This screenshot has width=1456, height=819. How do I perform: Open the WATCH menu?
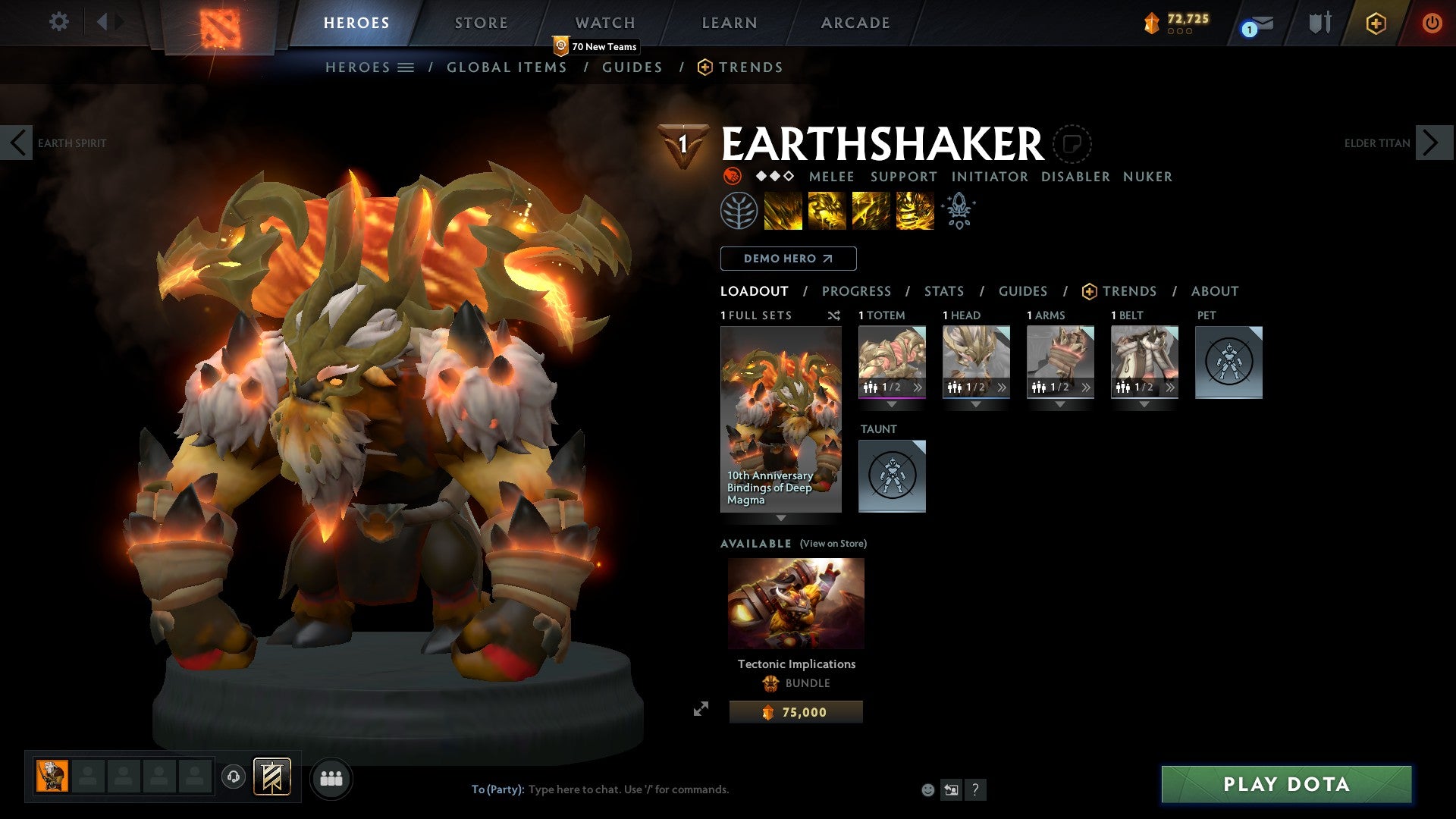click(604, 23)
